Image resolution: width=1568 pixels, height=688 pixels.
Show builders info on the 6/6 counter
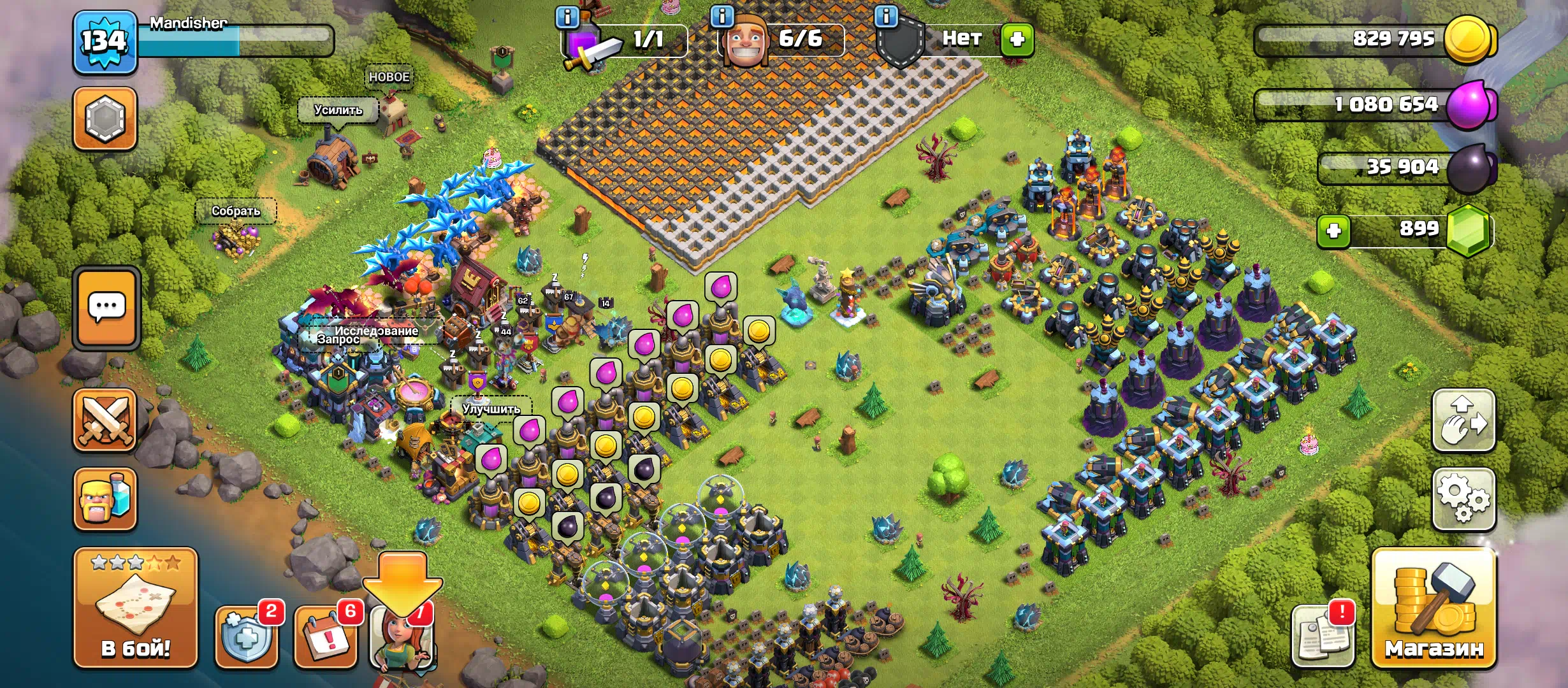pyautogui.click(x=722, y=17)
